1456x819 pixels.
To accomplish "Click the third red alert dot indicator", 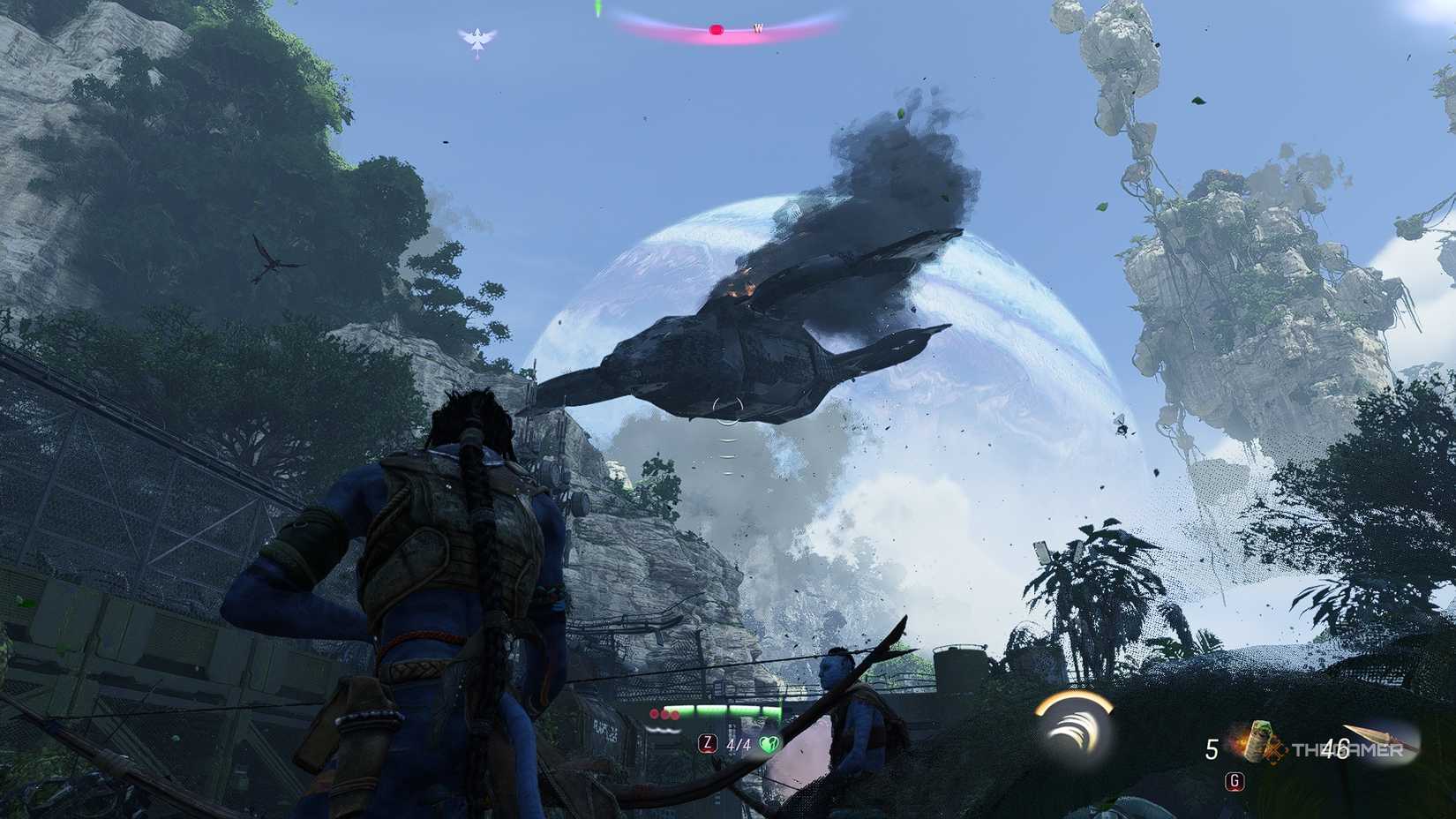I will [x=675, y=715].
